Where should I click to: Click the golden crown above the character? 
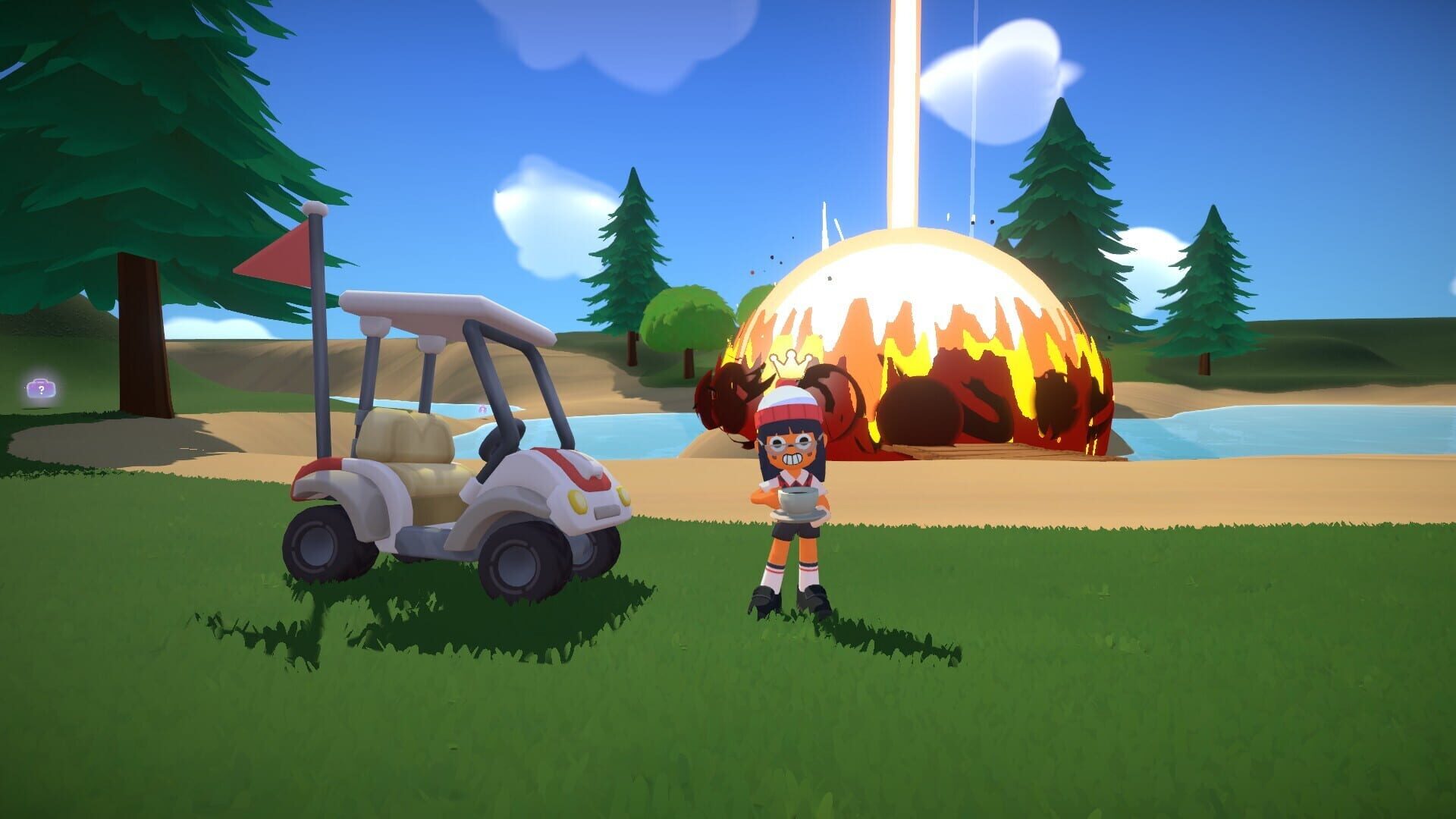coord(791,362)
